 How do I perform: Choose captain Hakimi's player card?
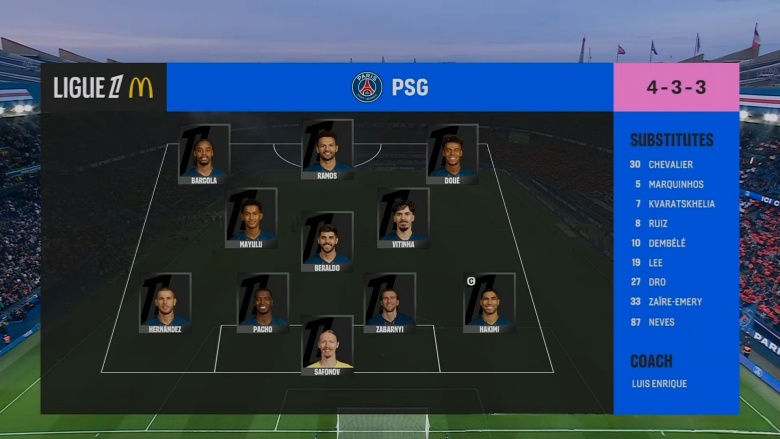click(x=489, y=302)
